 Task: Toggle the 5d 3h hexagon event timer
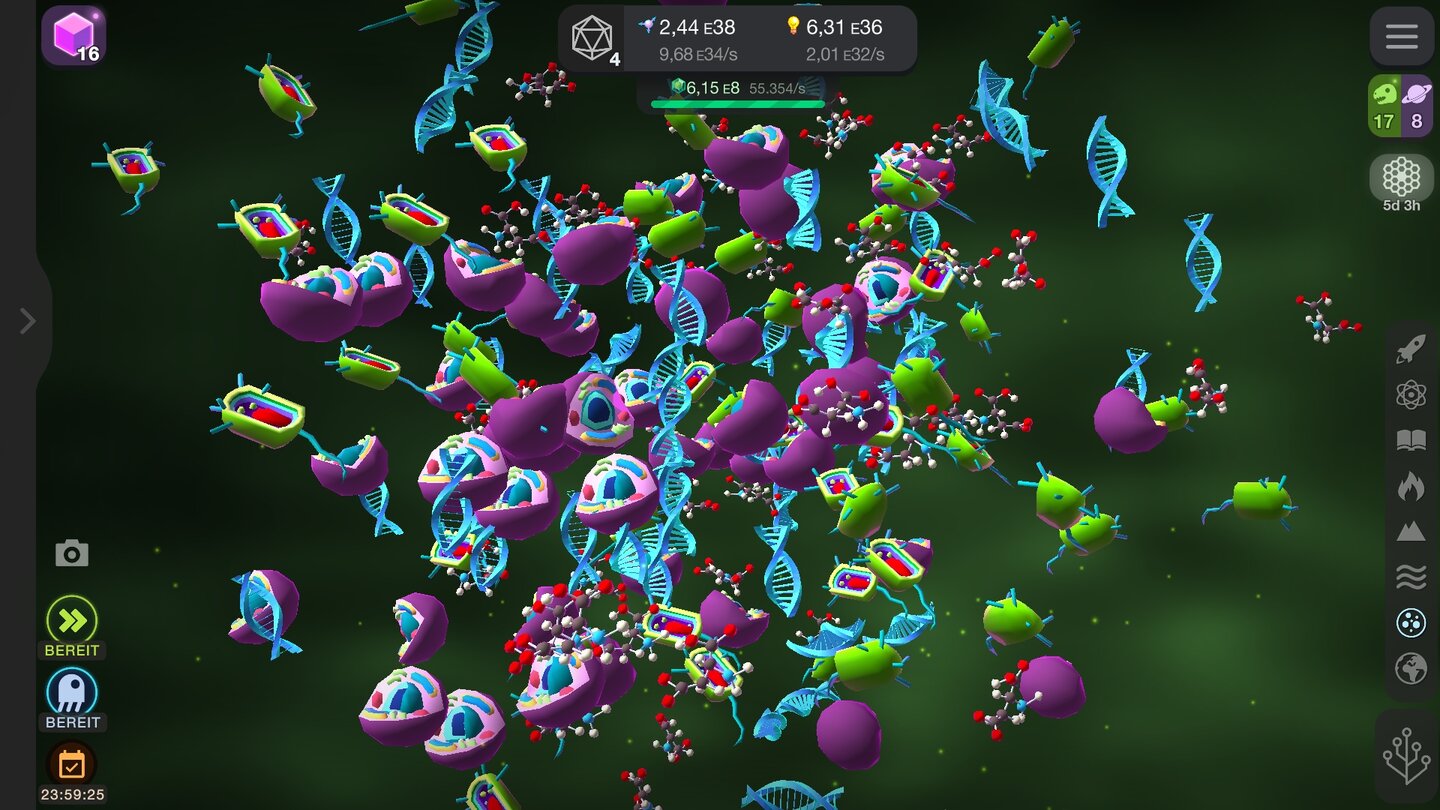(x=1402, y=178)
